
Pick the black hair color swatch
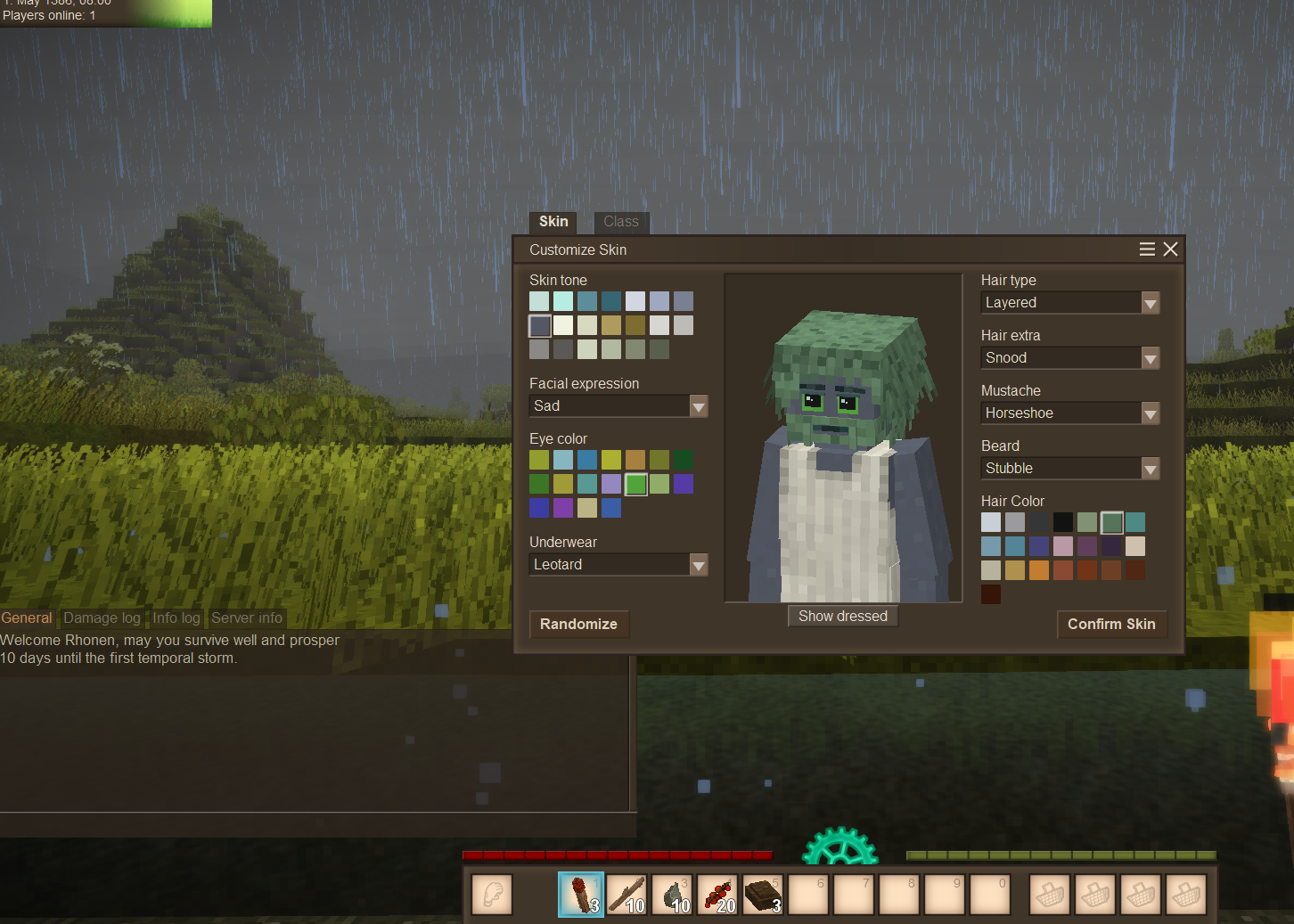[1063, 522]
